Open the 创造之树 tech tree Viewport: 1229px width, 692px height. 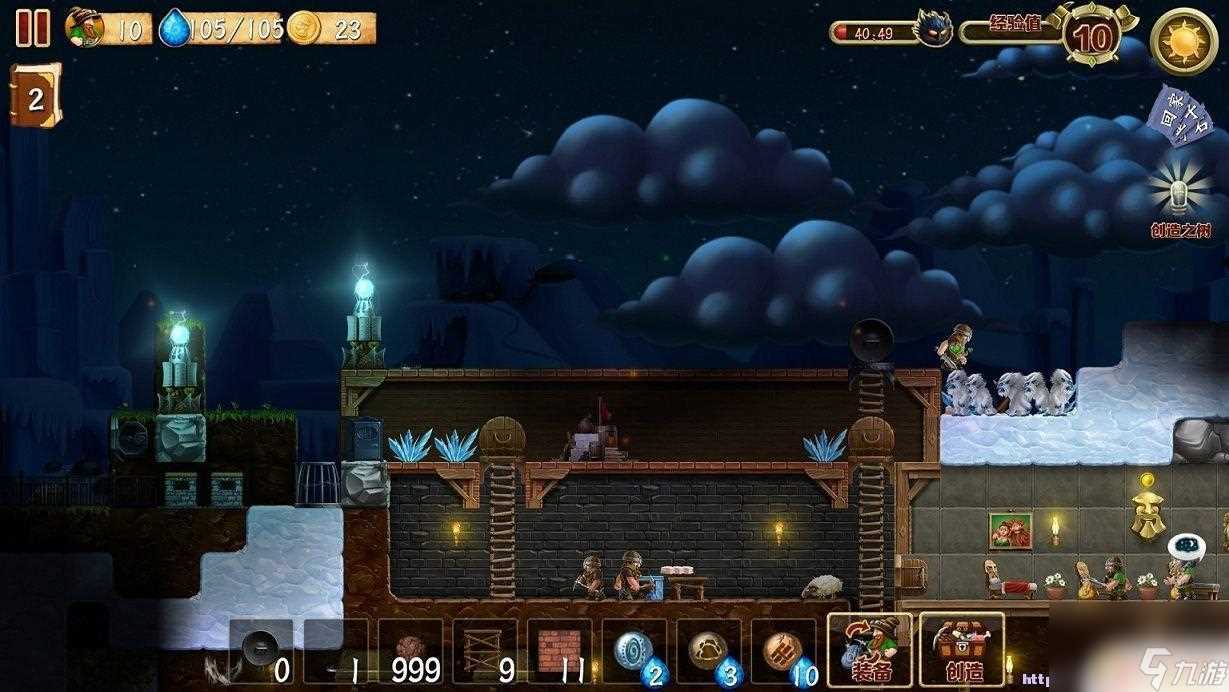pos(1180,200)
